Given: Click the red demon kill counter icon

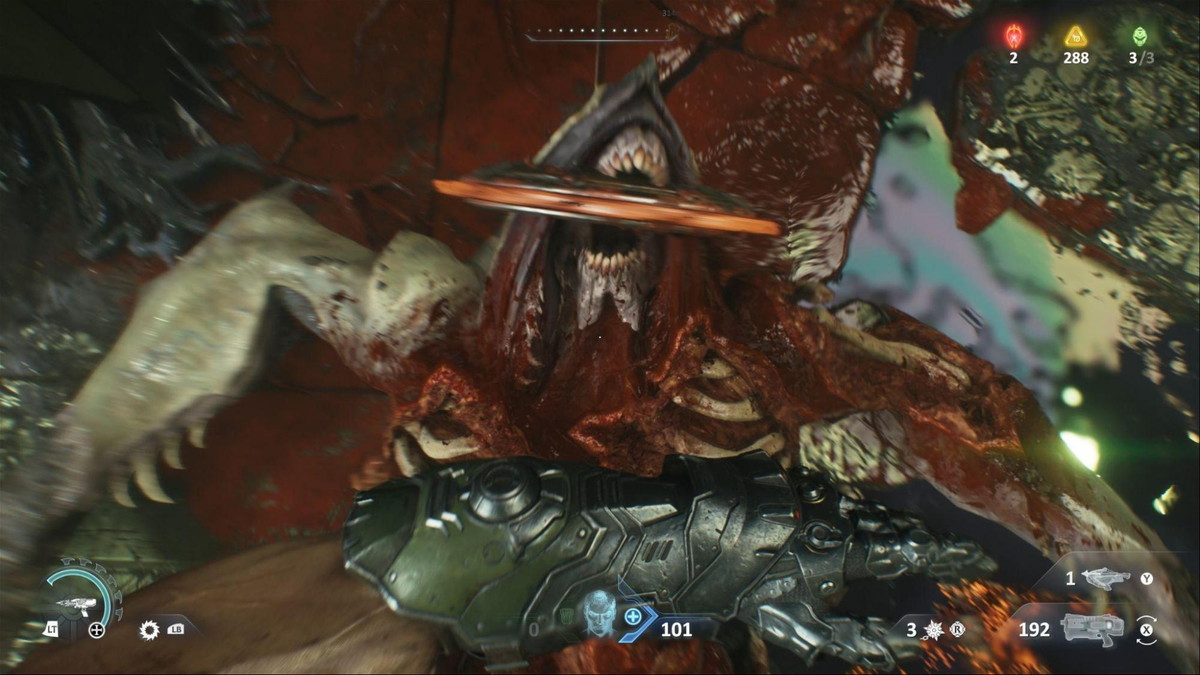Looking at the screenshot, I should click(1013, 36).
